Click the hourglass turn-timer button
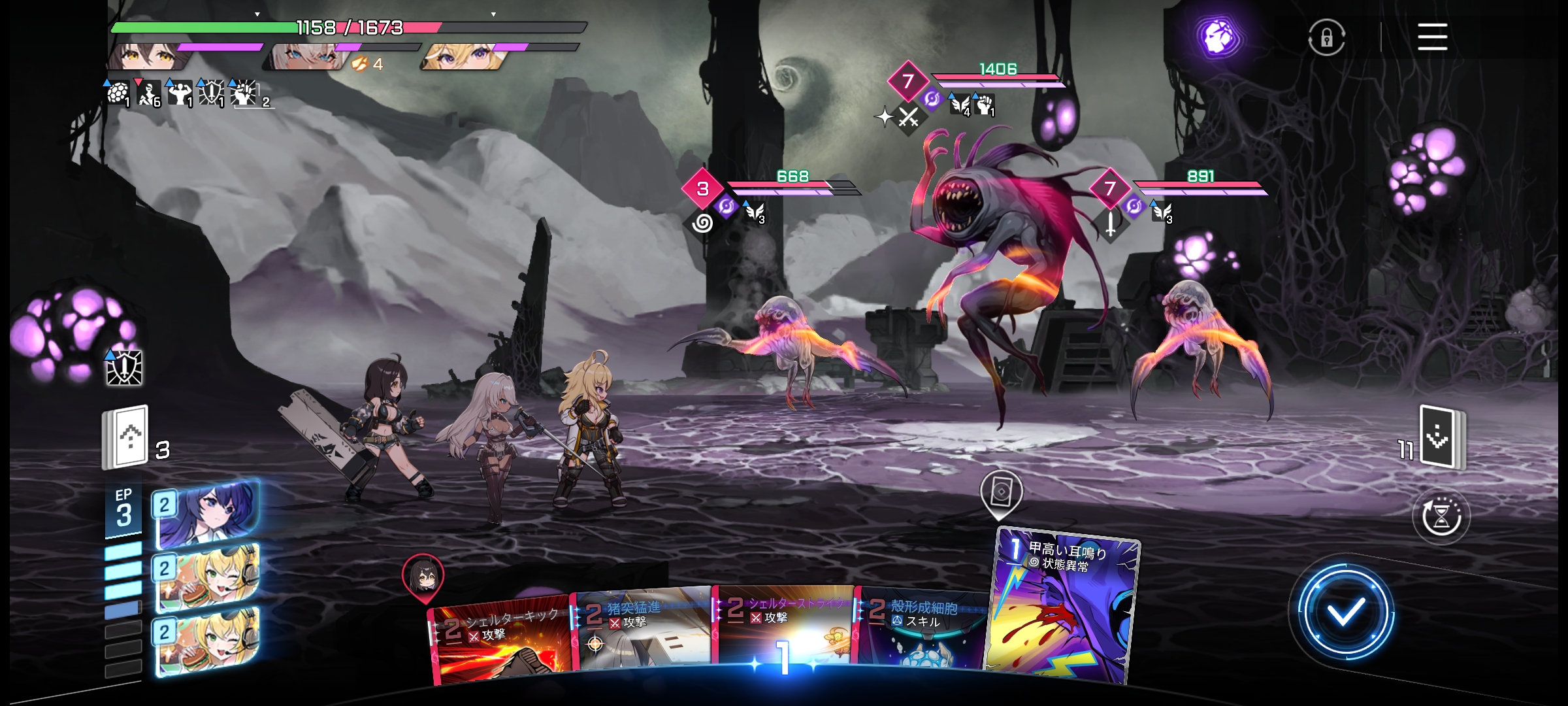 (x=1441, y=516)
